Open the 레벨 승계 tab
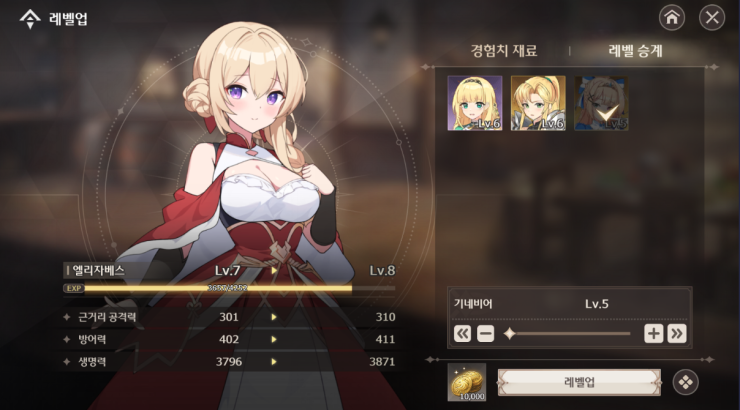This screenshot has height=410, width=740. (x=635, y=50)
